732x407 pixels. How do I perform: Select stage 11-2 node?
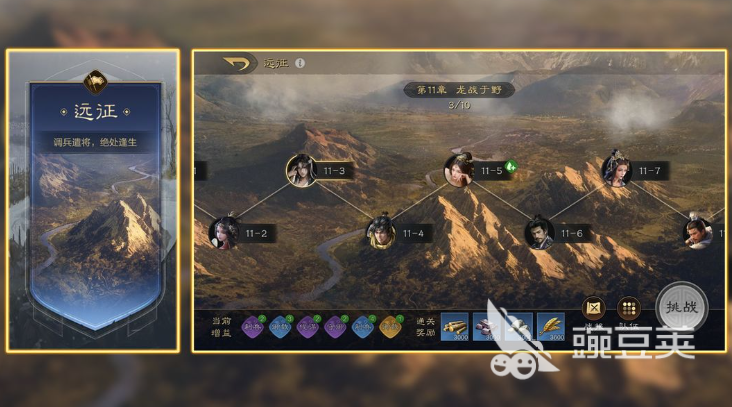[x=224, y=233]
